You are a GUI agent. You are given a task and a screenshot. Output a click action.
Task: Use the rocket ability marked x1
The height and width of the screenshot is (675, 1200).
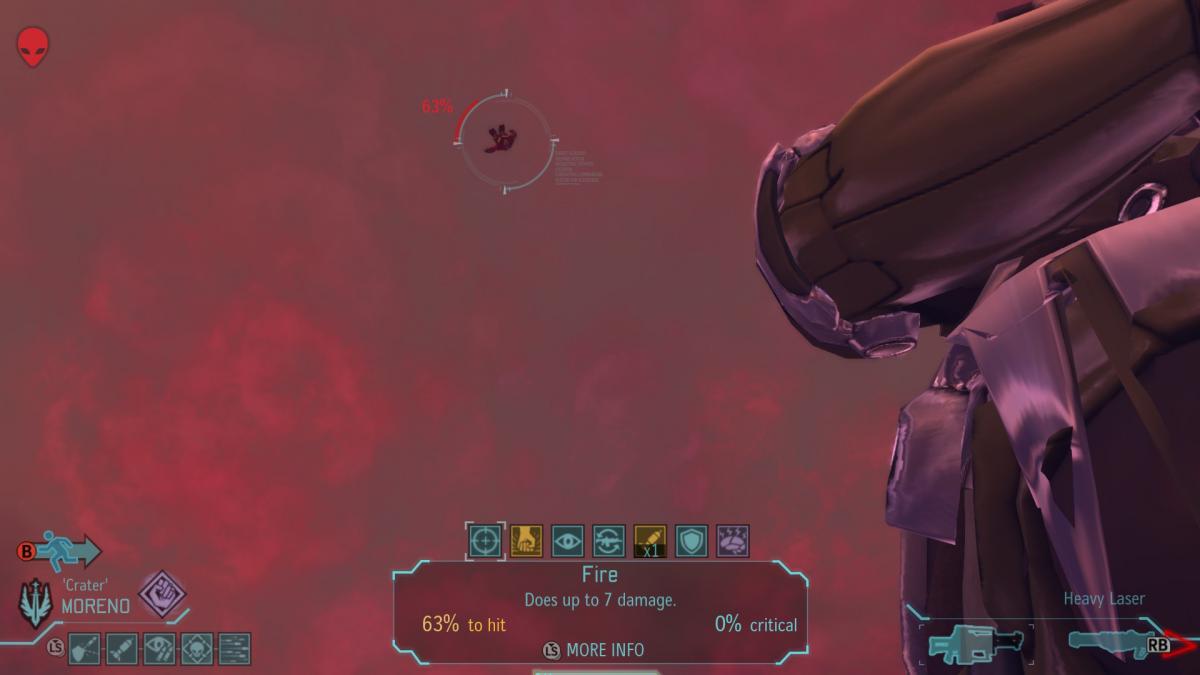click(x=650, y=541)
